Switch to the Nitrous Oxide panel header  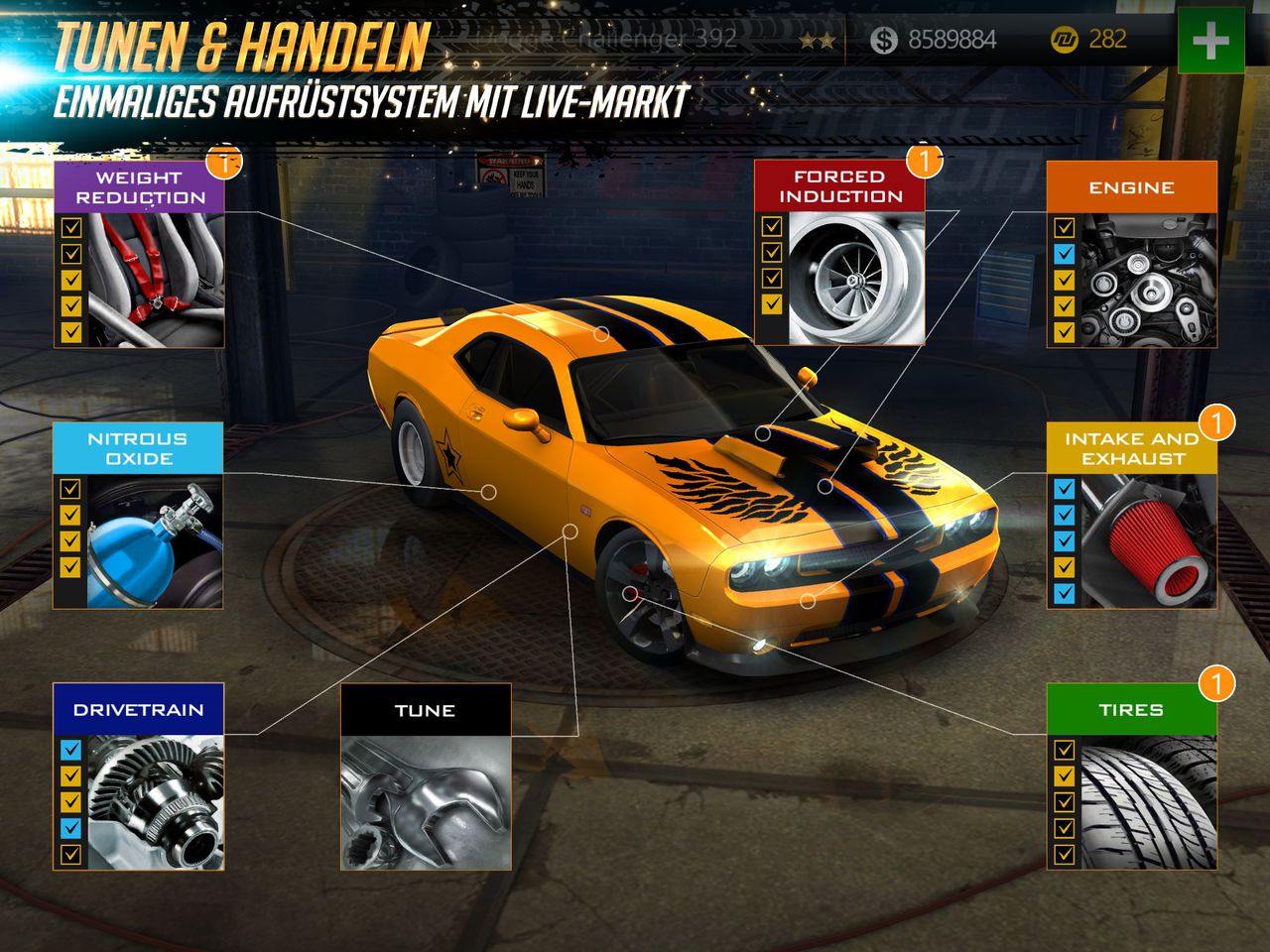139,448
